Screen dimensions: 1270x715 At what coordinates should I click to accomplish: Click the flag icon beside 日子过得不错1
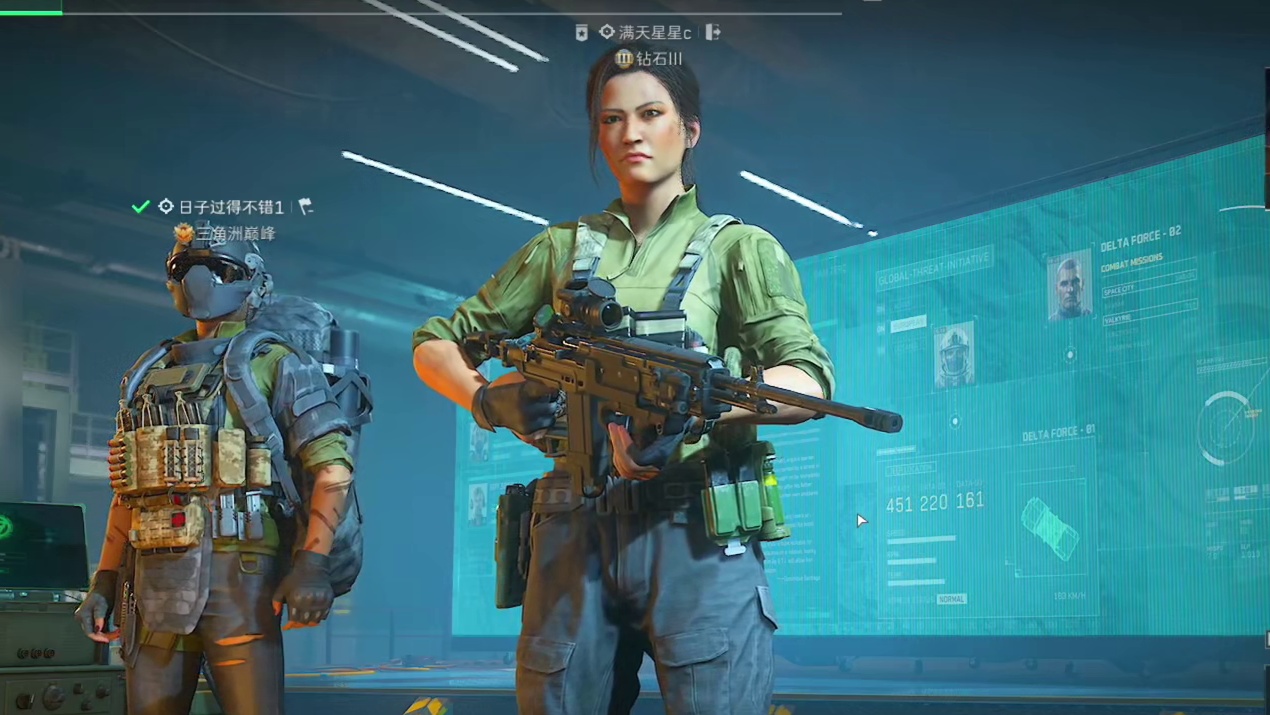point(306,207)
